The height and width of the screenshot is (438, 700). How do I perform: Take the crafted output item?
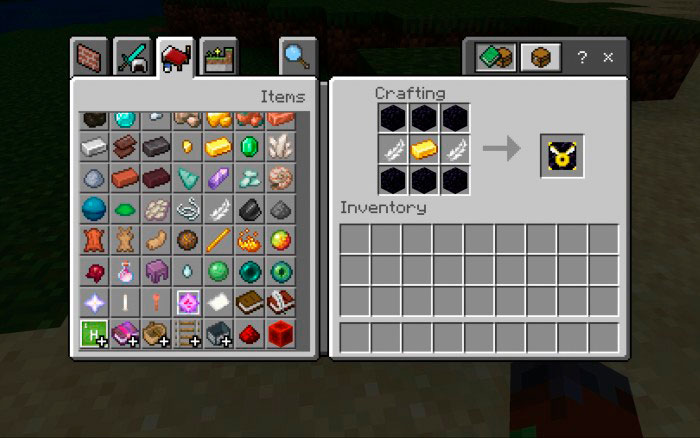pos(562,151)
